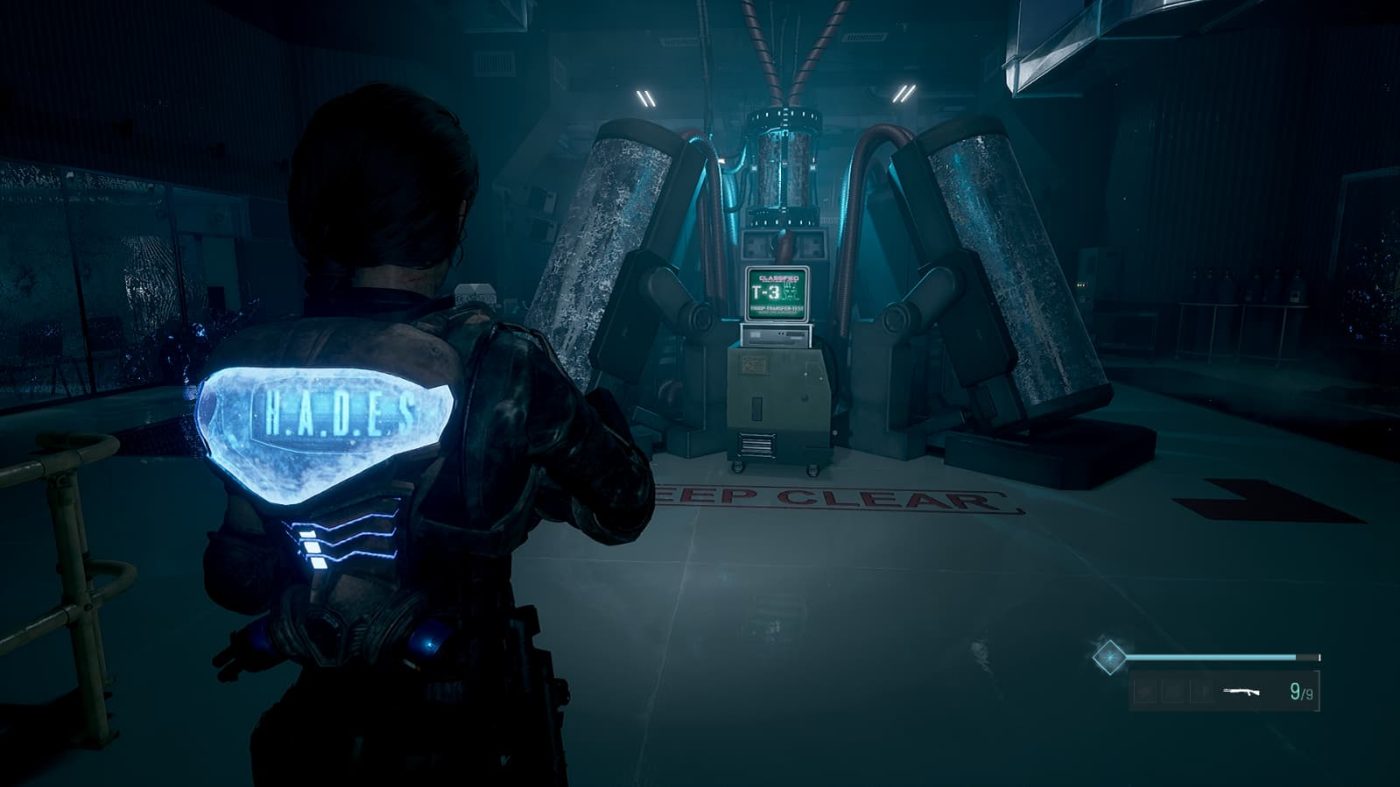Viewport: 1400px width, 787px height.
Task: Click the CLASSIFIED T-3 monitor screen
Action: click(775, 292)
